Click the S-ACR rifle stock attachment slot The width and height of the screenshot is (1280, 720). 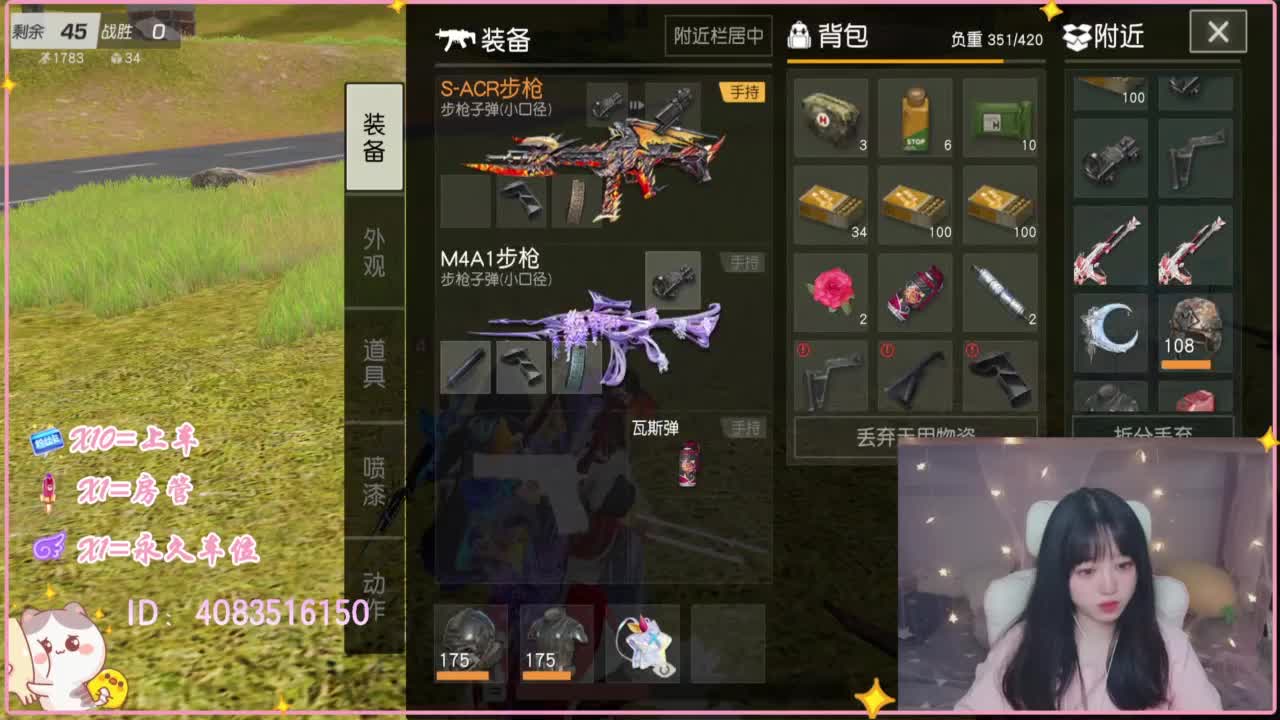point(519,200)
